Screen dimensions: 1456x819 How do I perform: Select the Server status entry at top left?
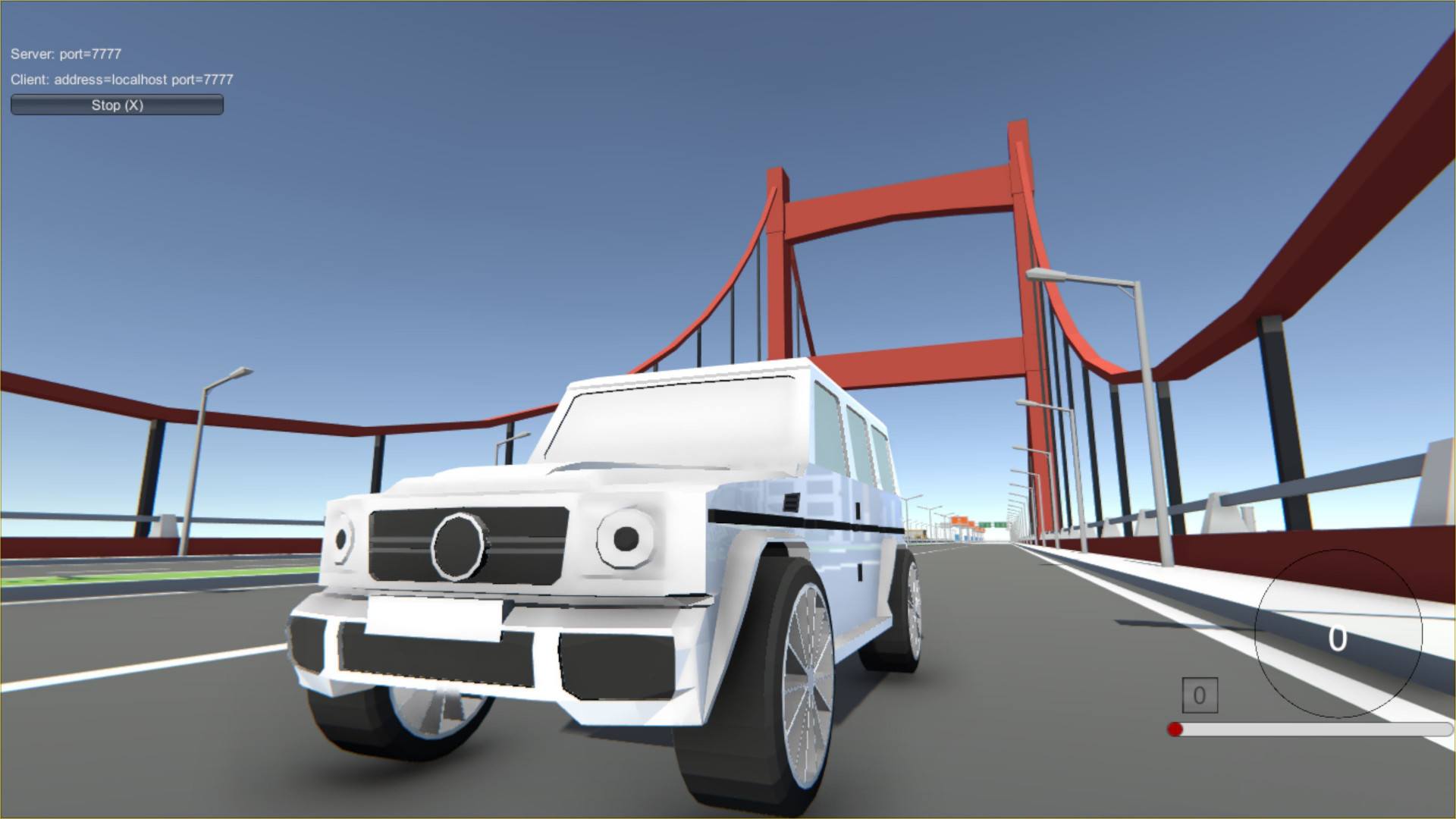pos(67,55)
